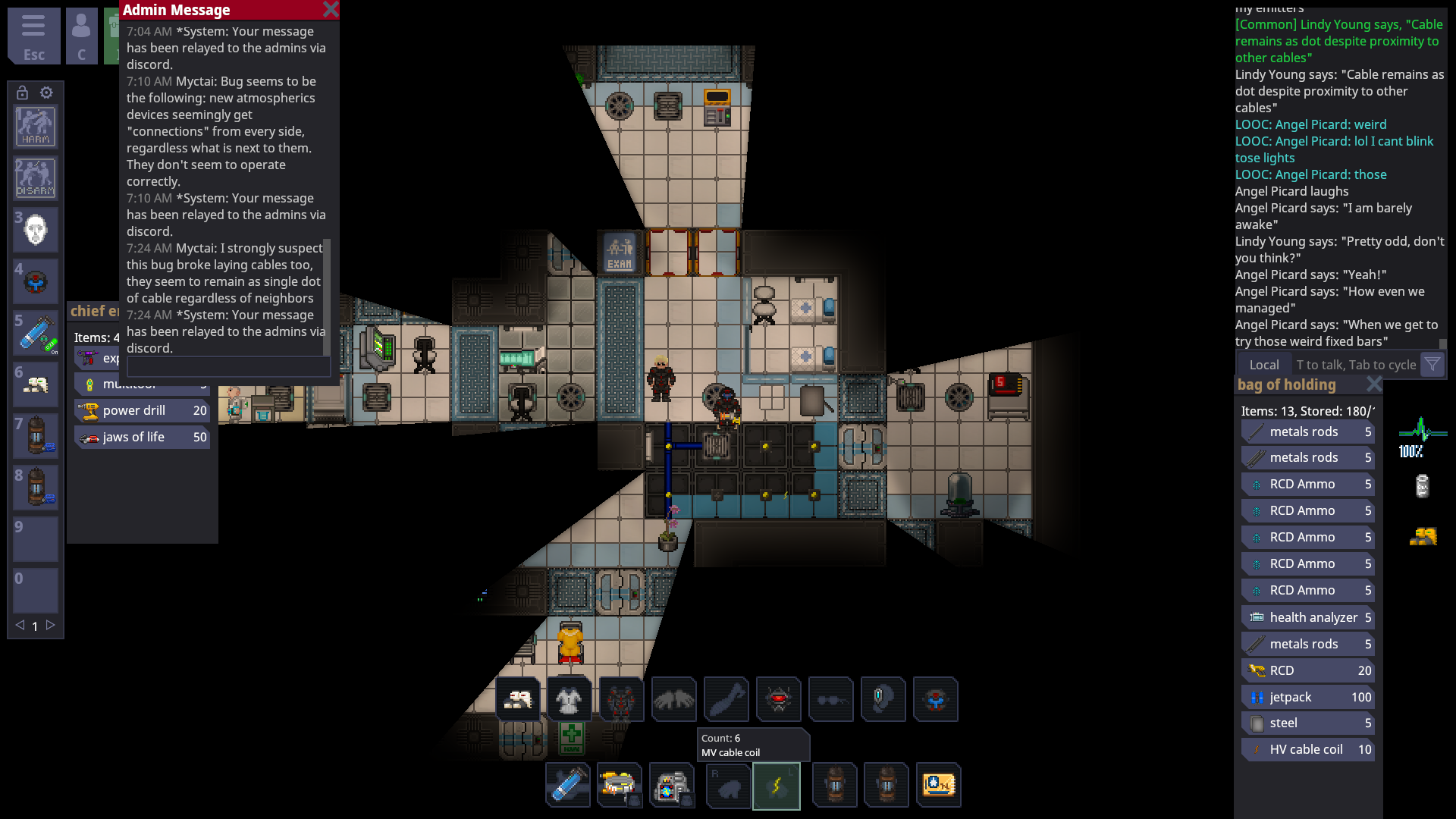1456x819 pixels.
Task: Select the power drill from the item list
Action: (141, 410)
